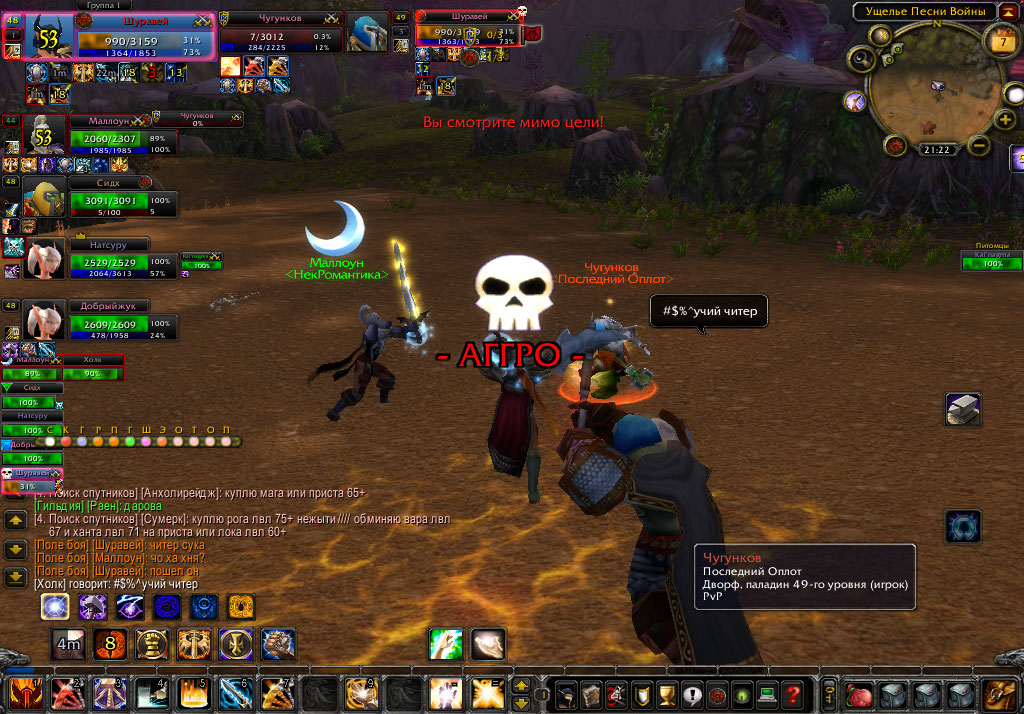Viewport: 1024px width, 714px height.
Task: Open the main backpack bag slot
Action: 997,693
